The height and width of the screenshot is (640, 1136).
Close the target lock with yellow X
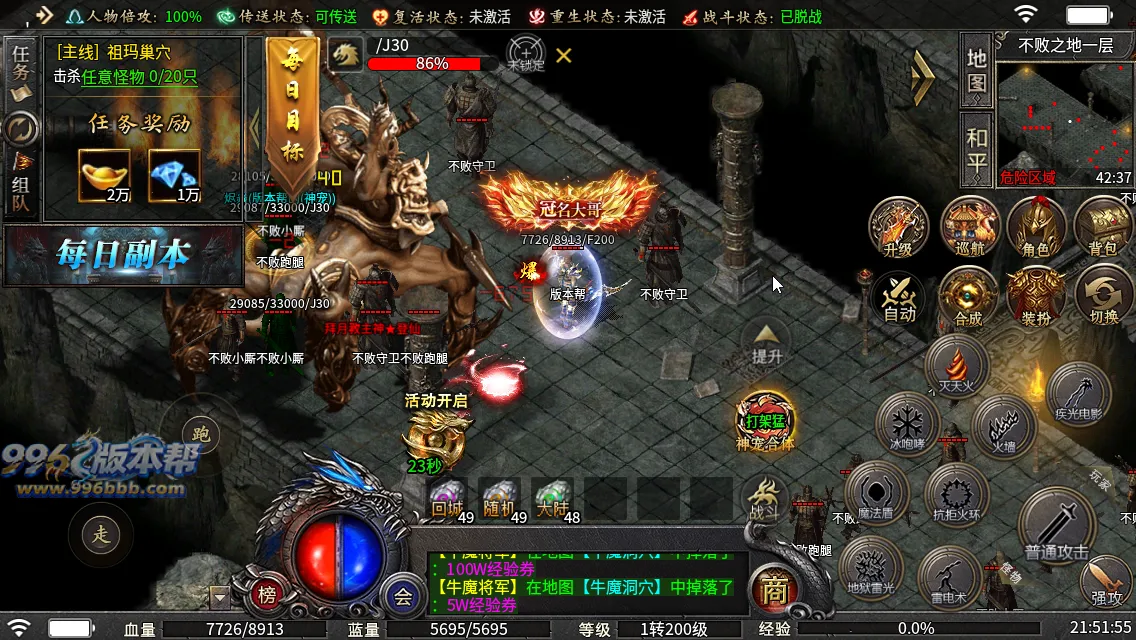[x=564, y=55]
